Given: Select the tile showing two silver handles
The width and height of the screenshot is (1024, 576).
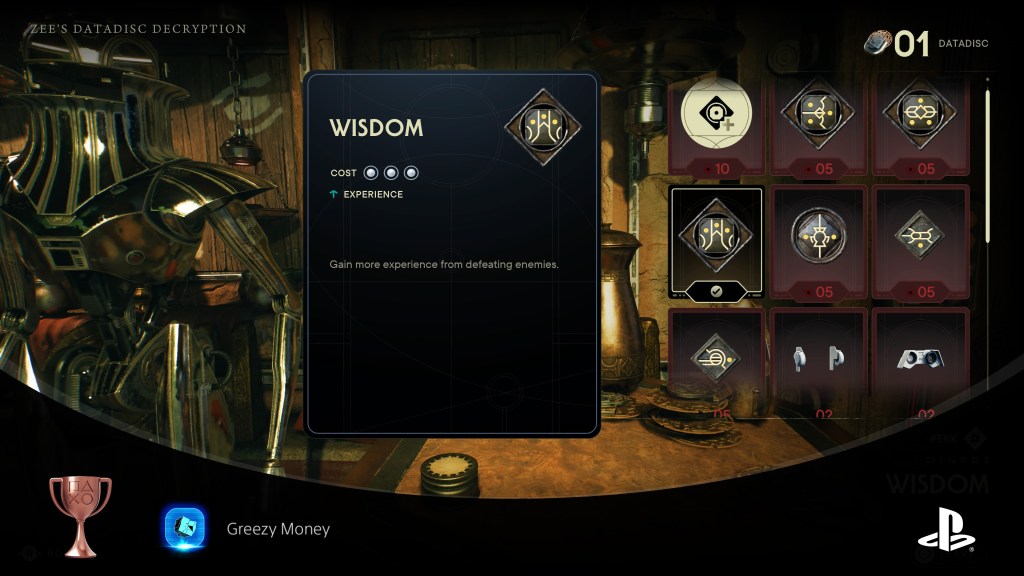Looking at the screenshot, I should click(818, 359).
